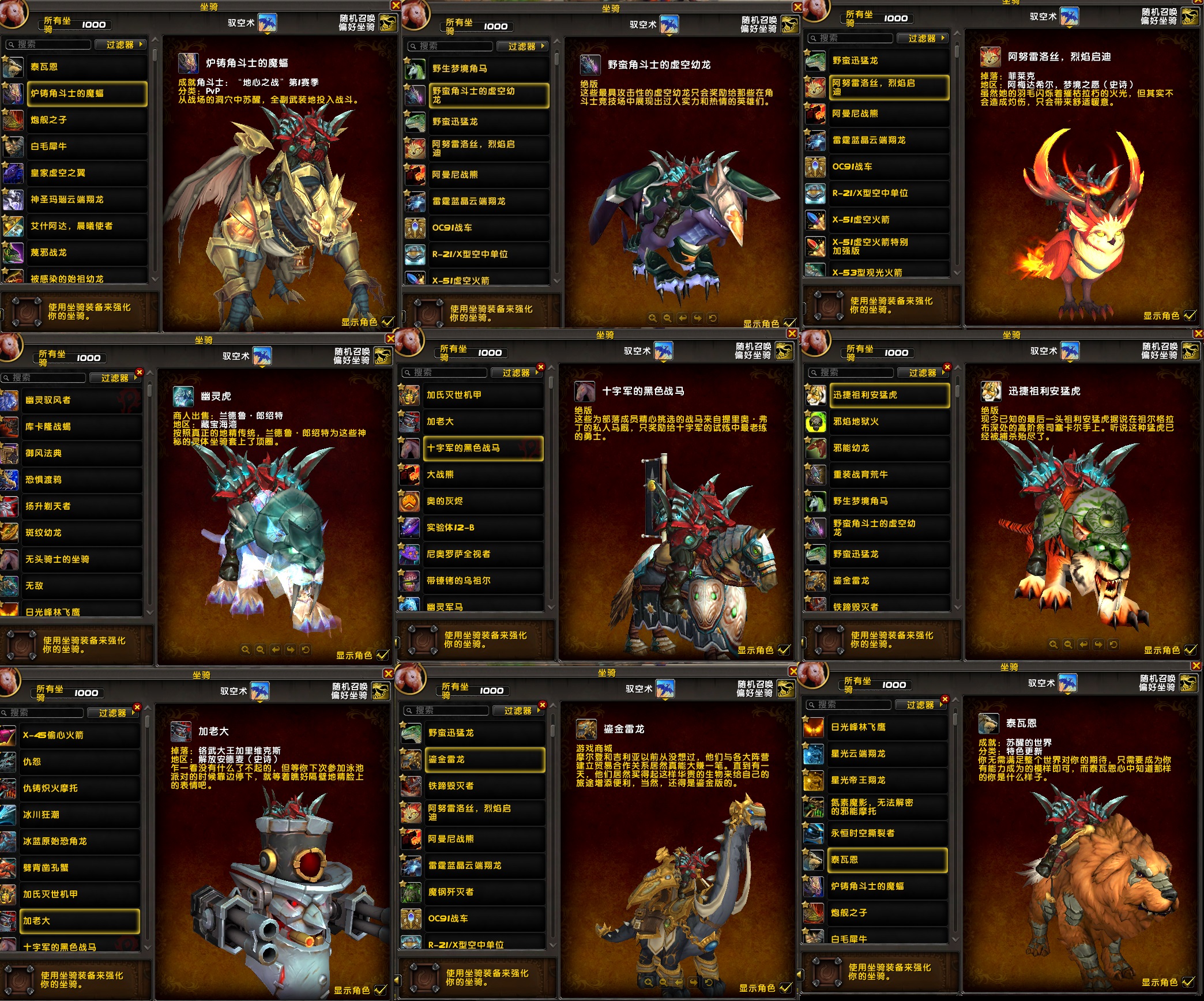The height and width of the screenshot is (1001, 1204).
Task: Select 皇家虚空之翼 in the mount list
Action: [86, 173]
